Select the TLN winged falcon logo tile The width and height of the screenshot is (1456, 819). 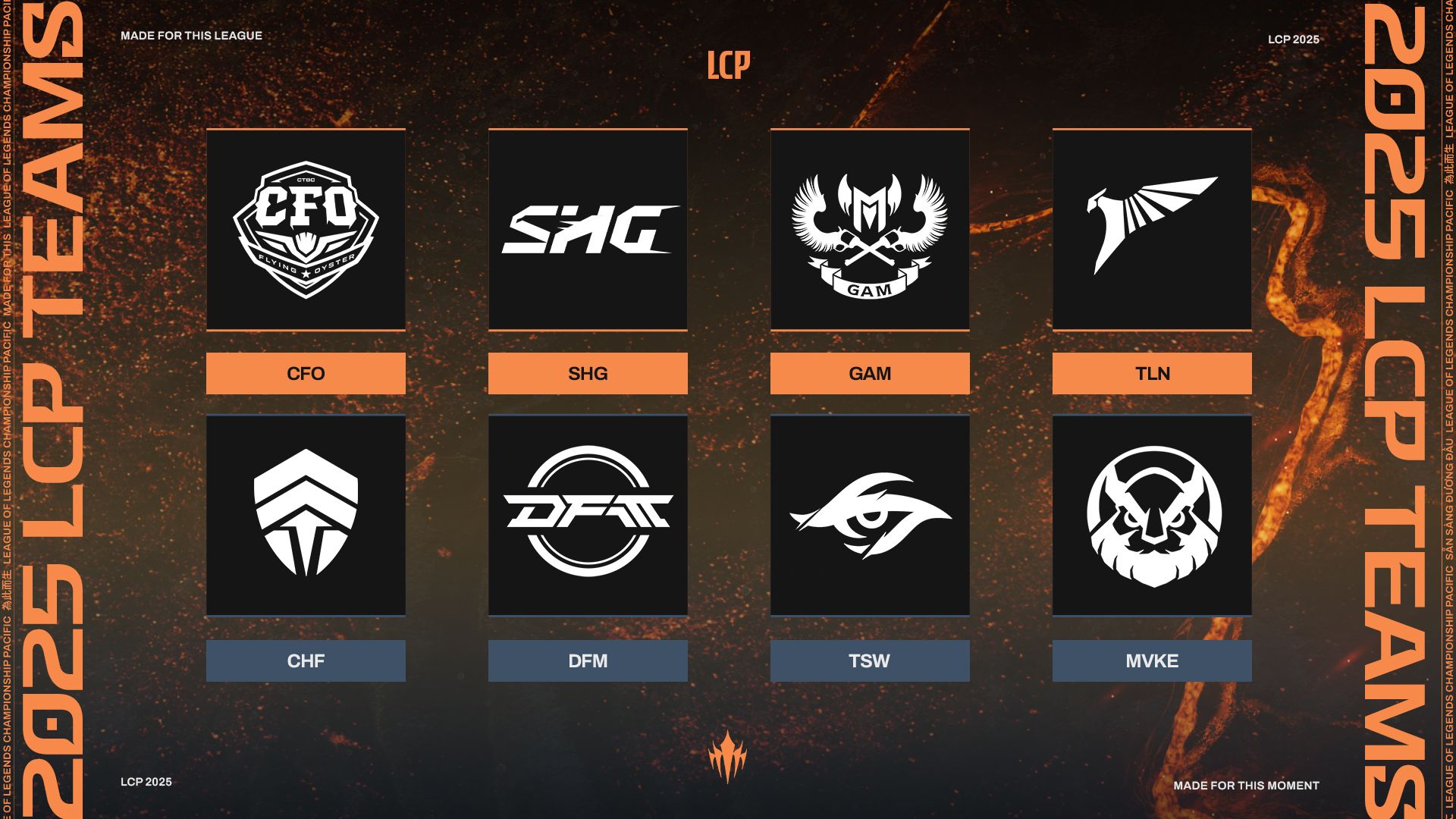tap(1152, 230)
